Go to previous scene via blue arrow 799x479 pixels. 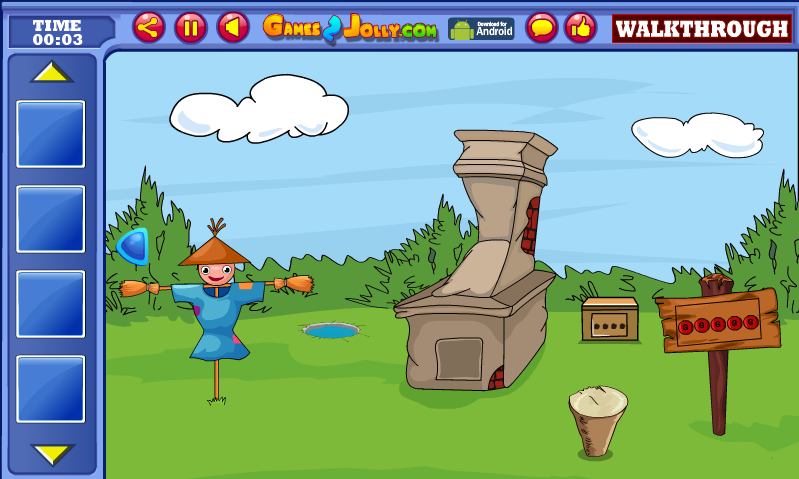(x=133, y=246)
